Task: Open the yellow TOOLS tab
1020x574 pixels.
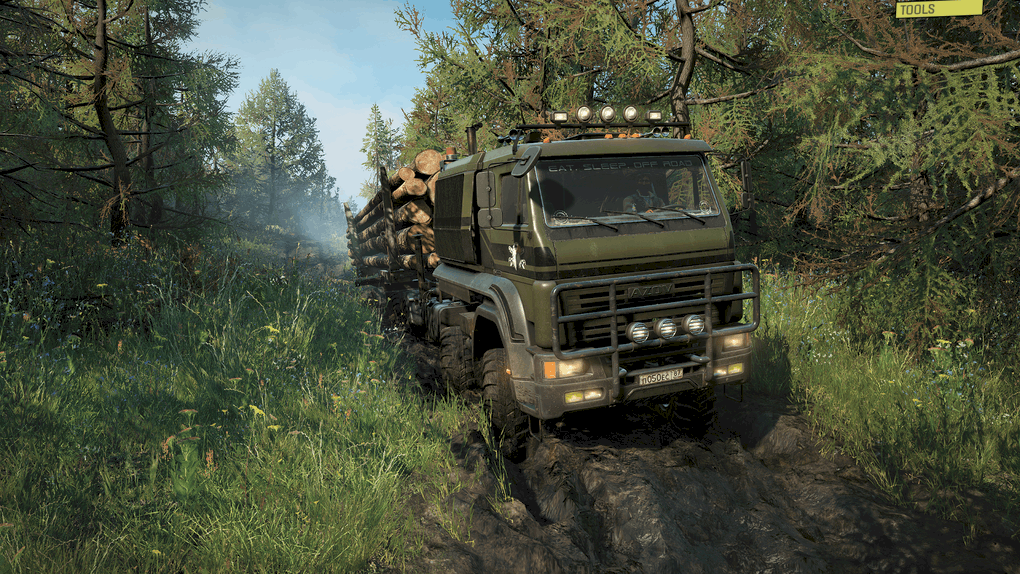Action: point(938,8)
